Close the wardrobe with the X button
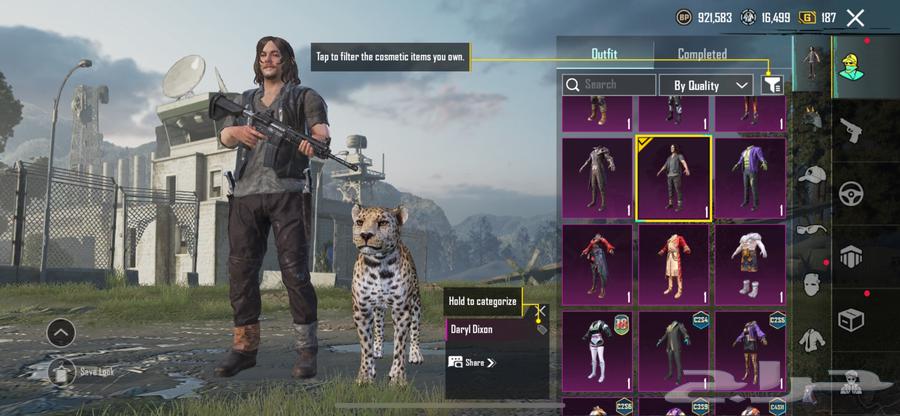Screen dimensions: 900x416 [x=855, y=17]
